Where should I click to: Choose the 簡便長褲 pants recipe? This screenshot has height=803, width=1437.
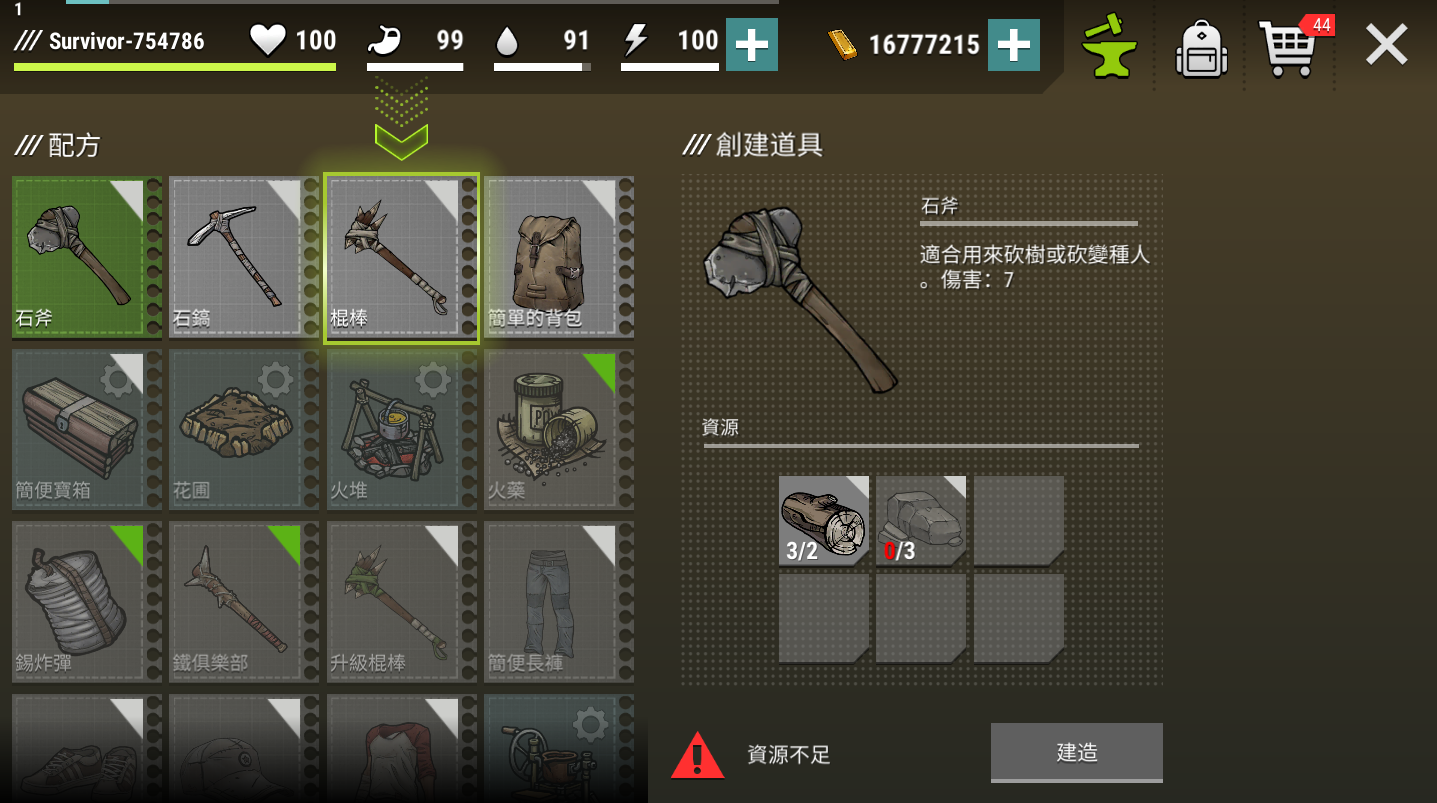pyautogui.click(x=558, y=601)
